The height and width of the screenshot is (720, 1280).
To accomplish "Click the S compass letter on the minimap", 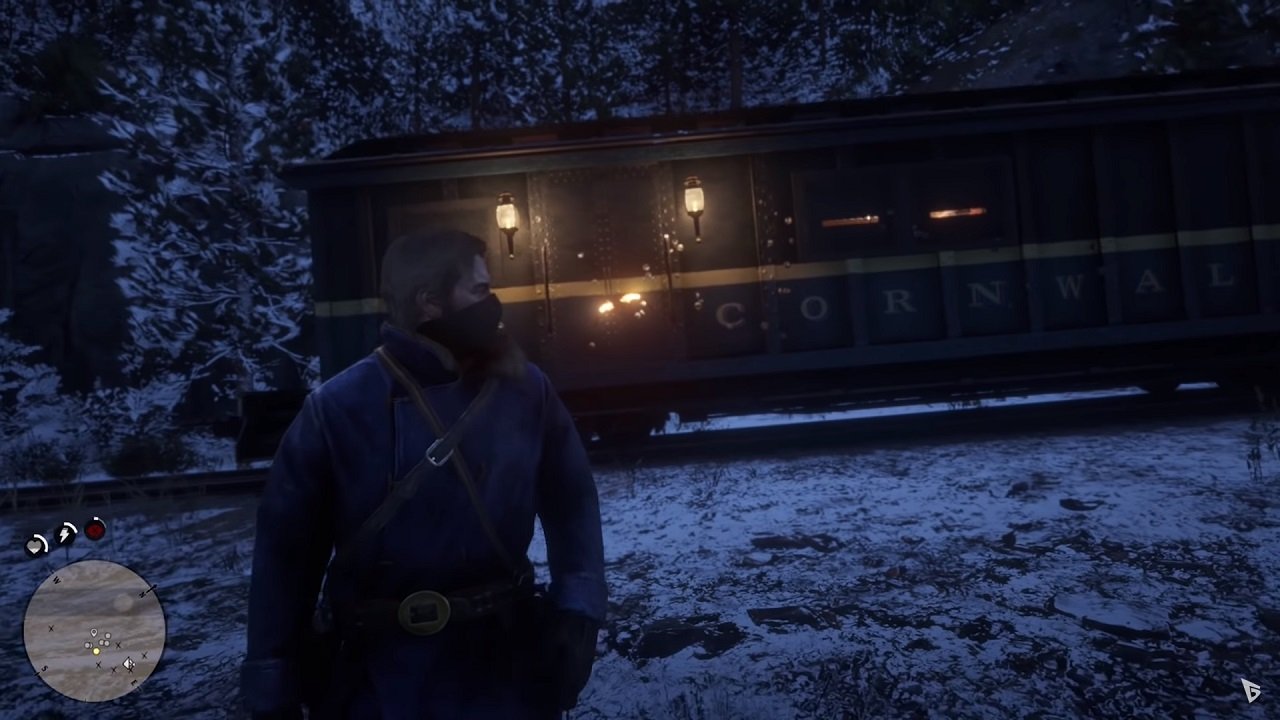I will [x=44, y=667].
